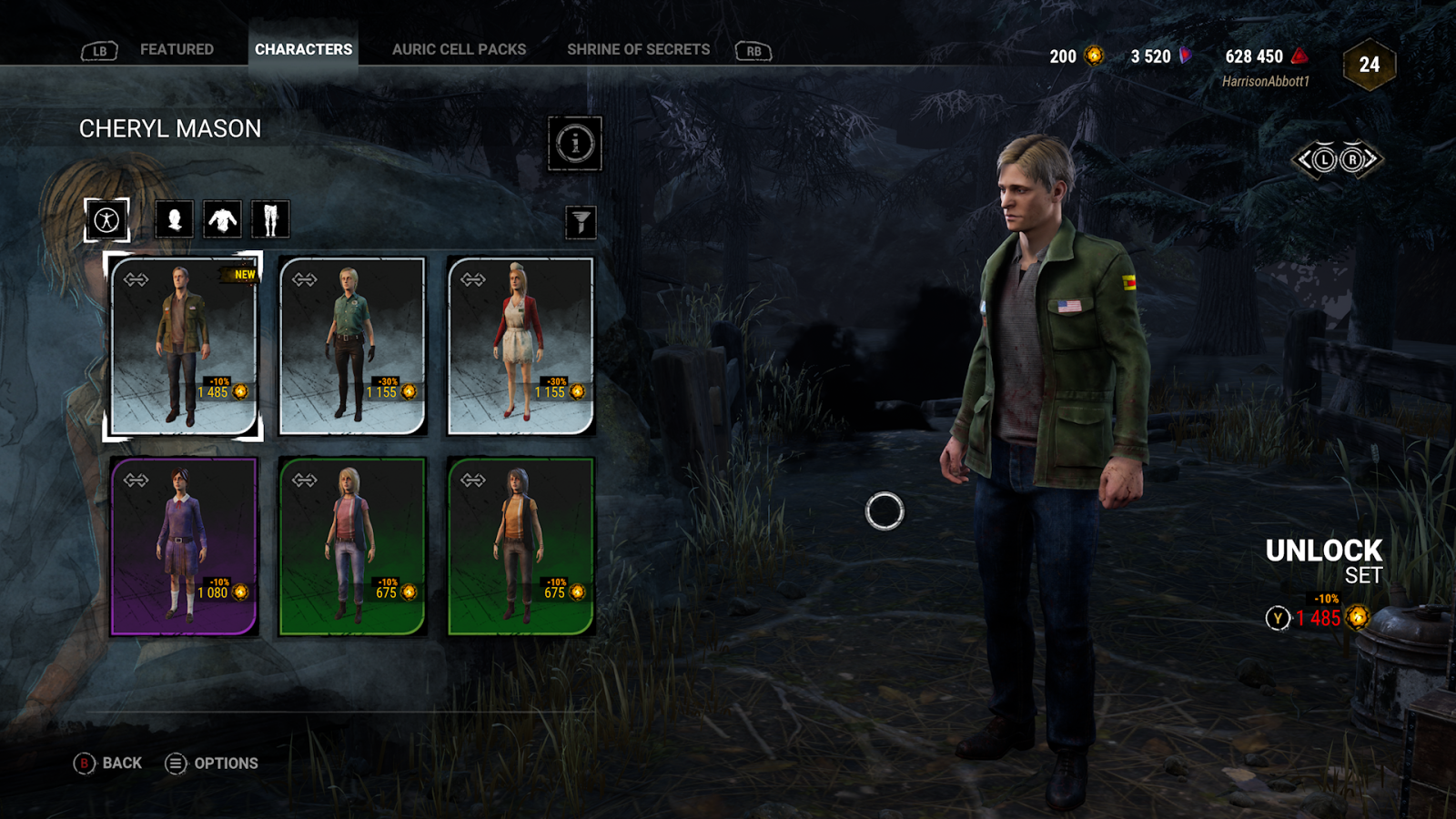
Task: Switch to the Featured tab
Action: (x=177, y=49)
